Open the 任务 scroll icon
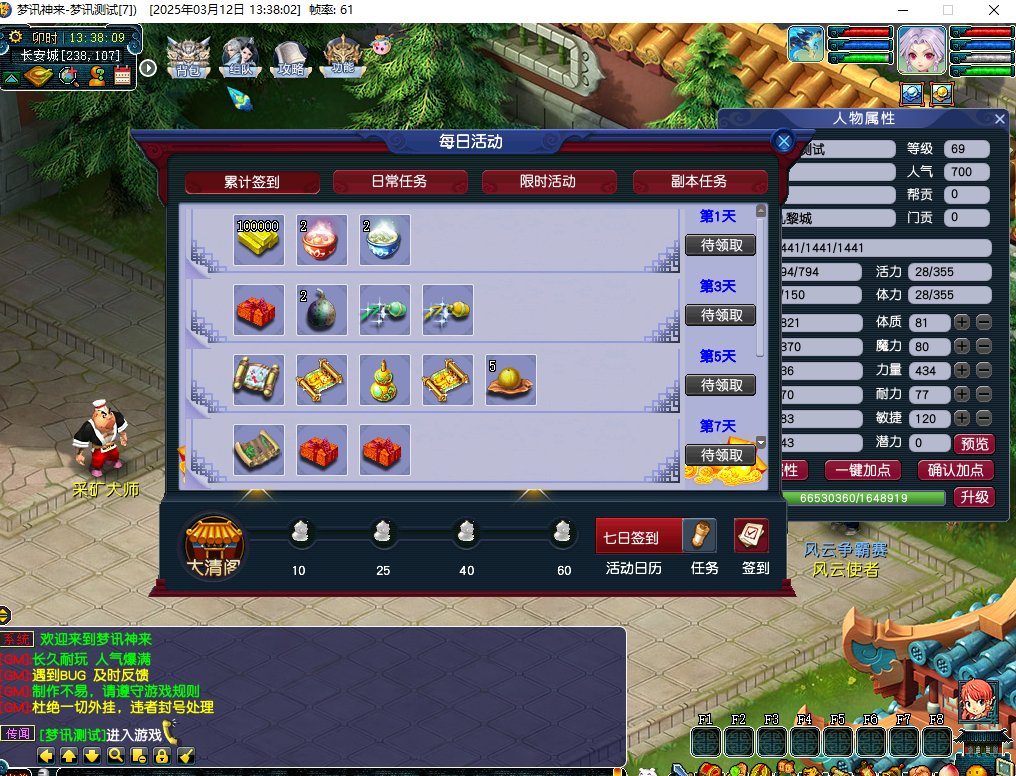Image resolution: width=1016 pixels, height=776 pixels. tap(700, 536)
